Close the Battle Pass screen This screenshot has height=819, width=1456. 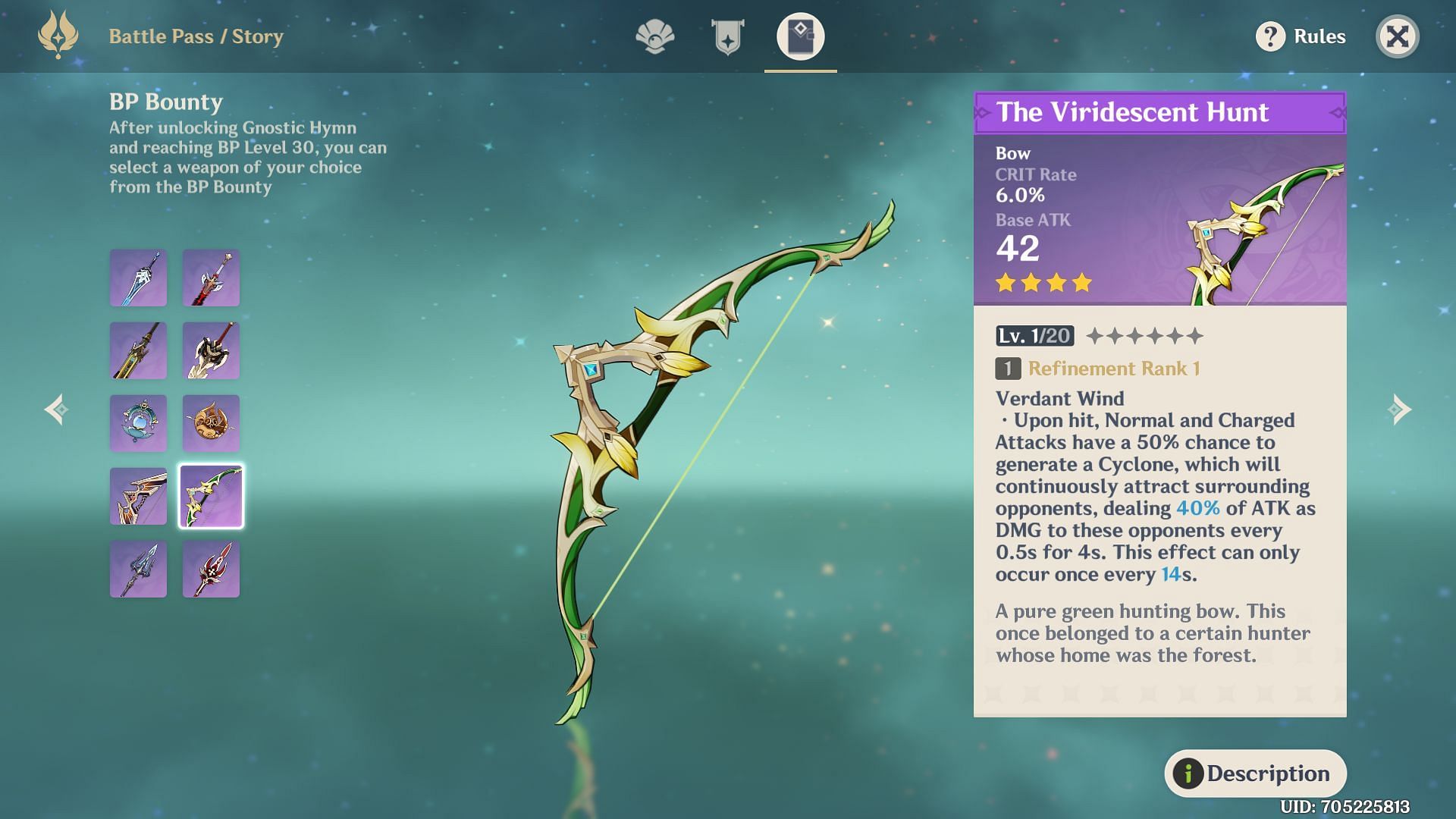[x=1397, y=36]
